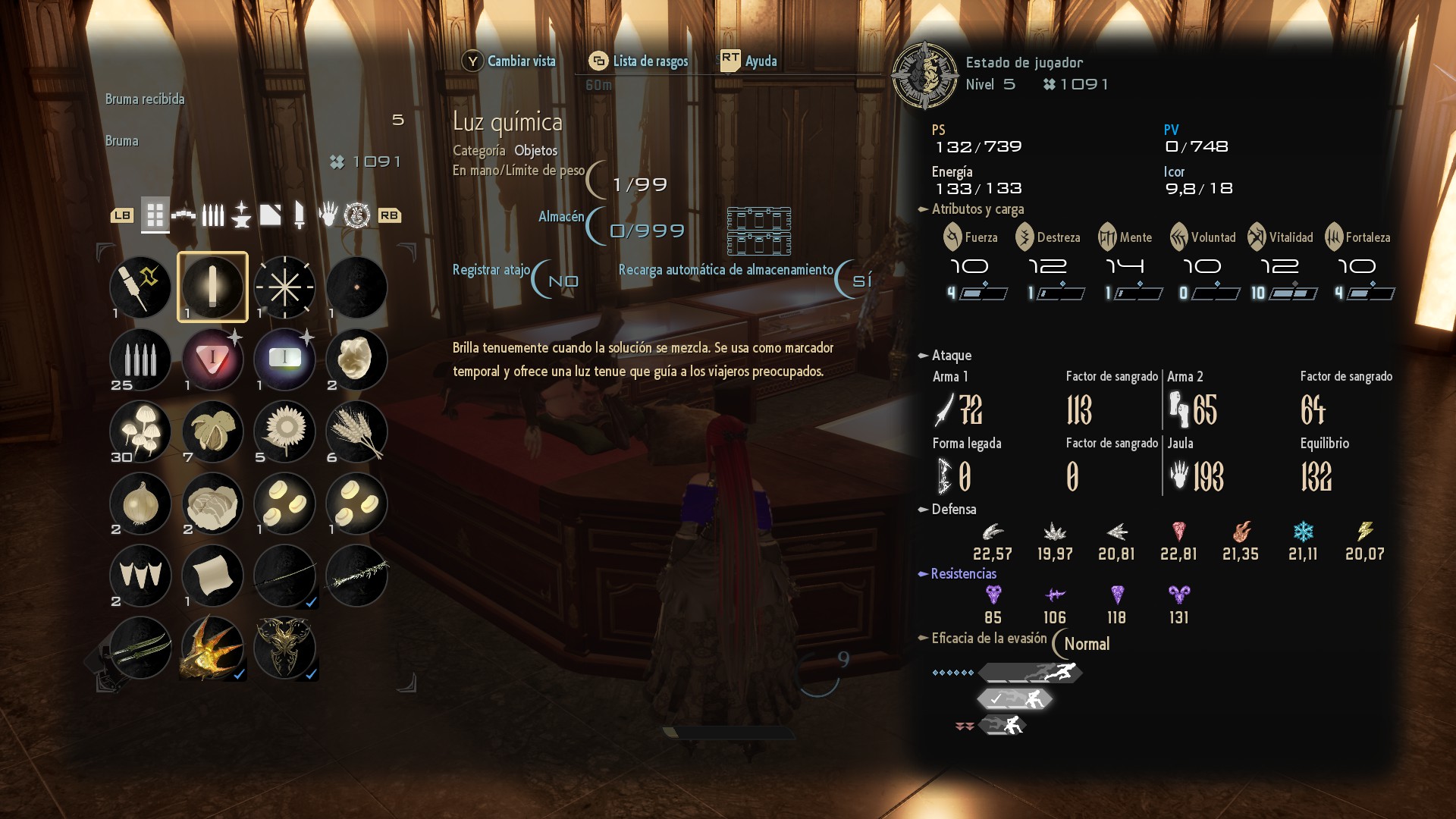This screenshot has width=1456, height=819.
Task: Select the onion item slot
Action: tap(140, 504)
